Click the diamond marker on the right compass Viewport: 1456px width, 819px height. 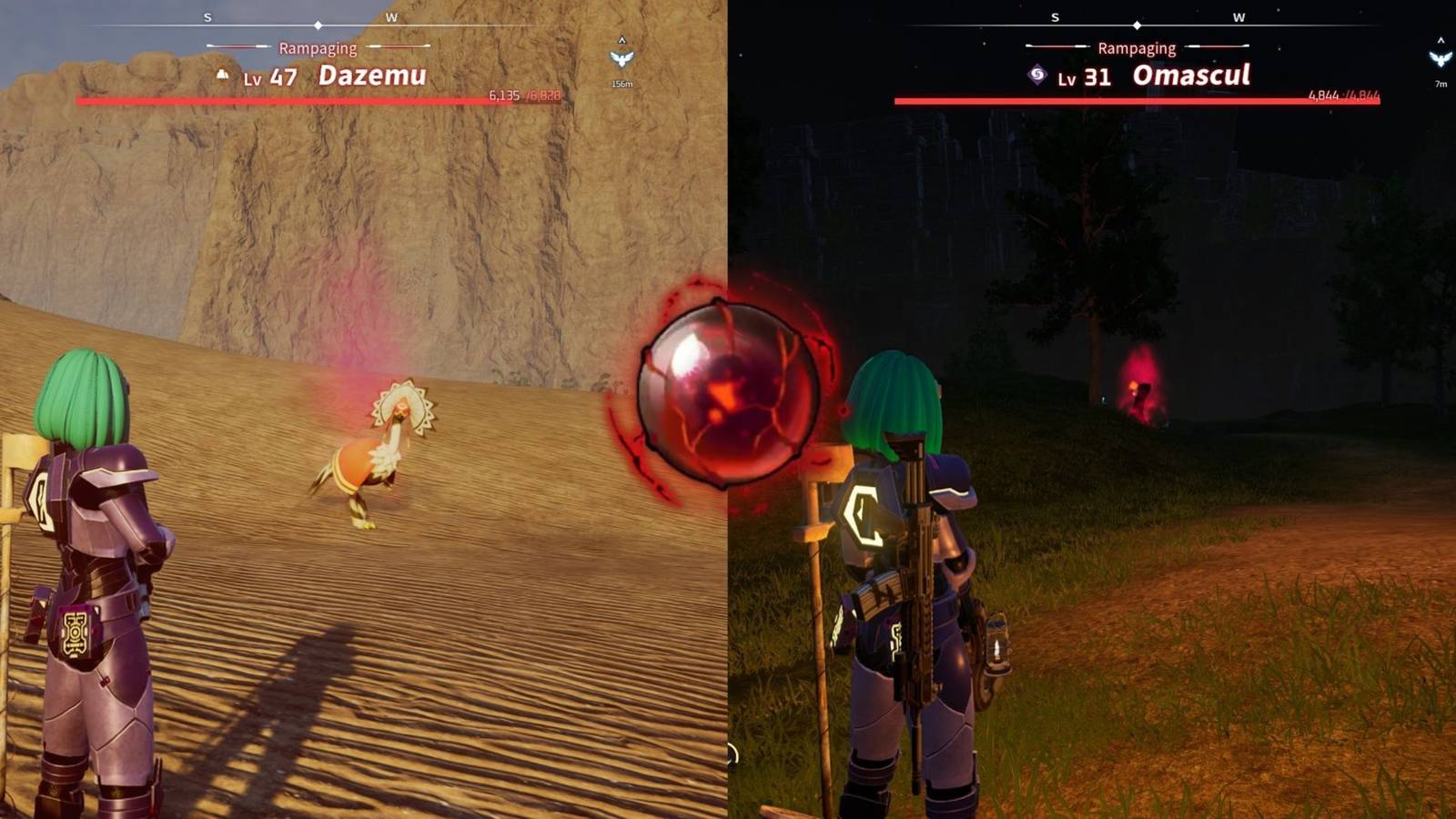(x=1136, y=27)
